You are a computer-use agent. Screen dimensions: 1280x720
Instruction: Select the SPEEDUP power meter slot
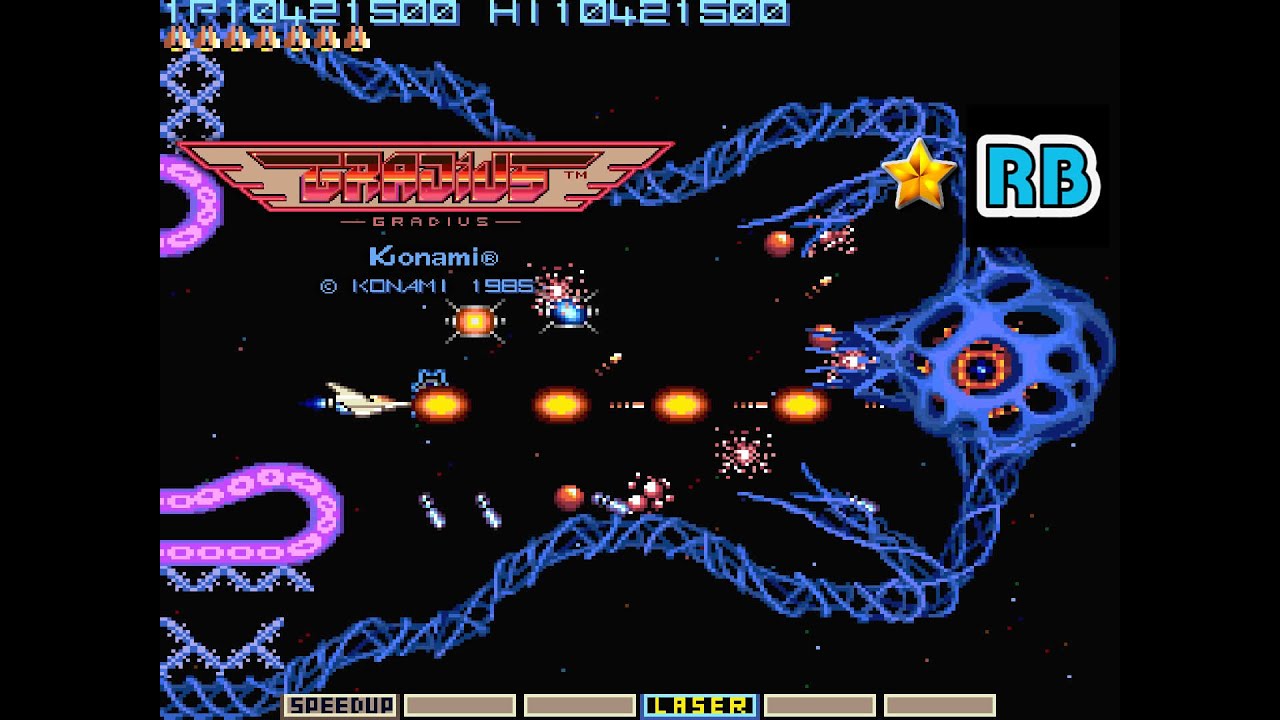[x=340, y=706]
